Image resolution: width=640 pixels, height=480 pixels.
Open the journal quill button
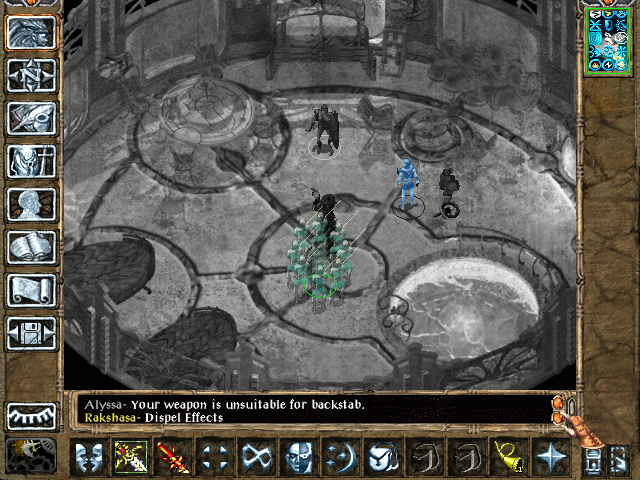pos(31,118)
